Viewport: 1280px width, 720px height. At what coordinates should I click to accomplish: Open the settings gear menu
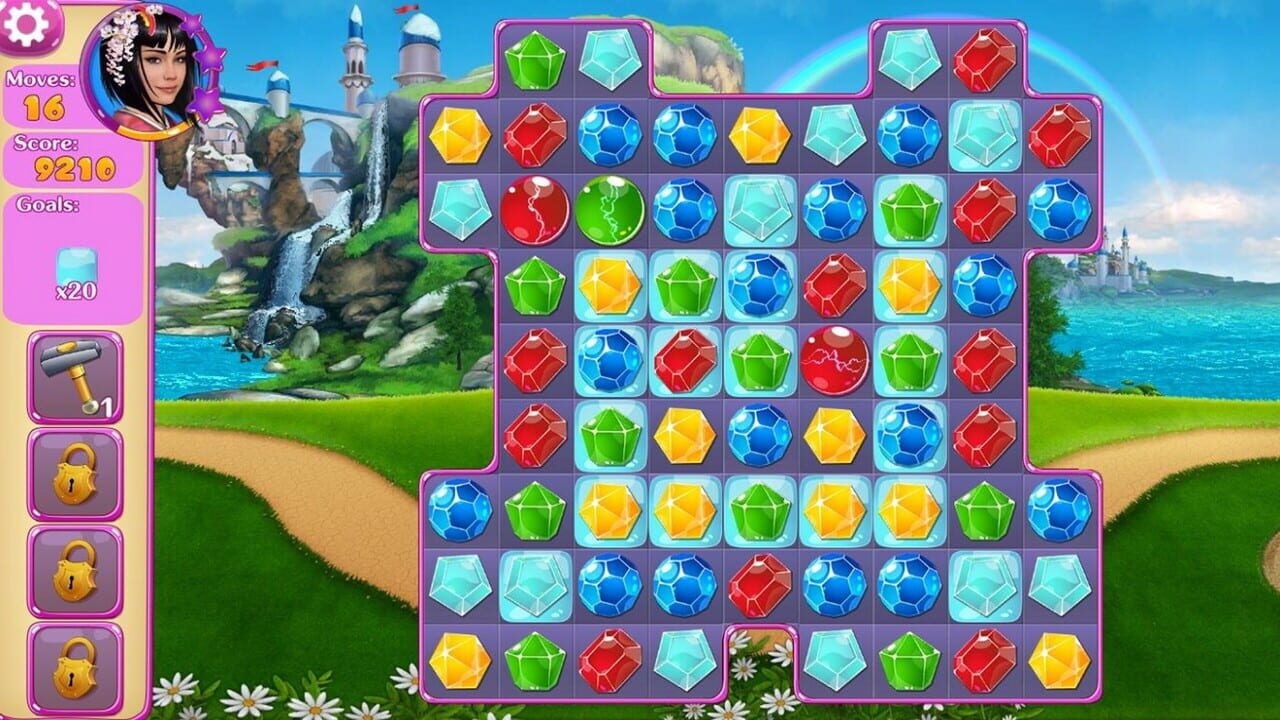[27, 25]
